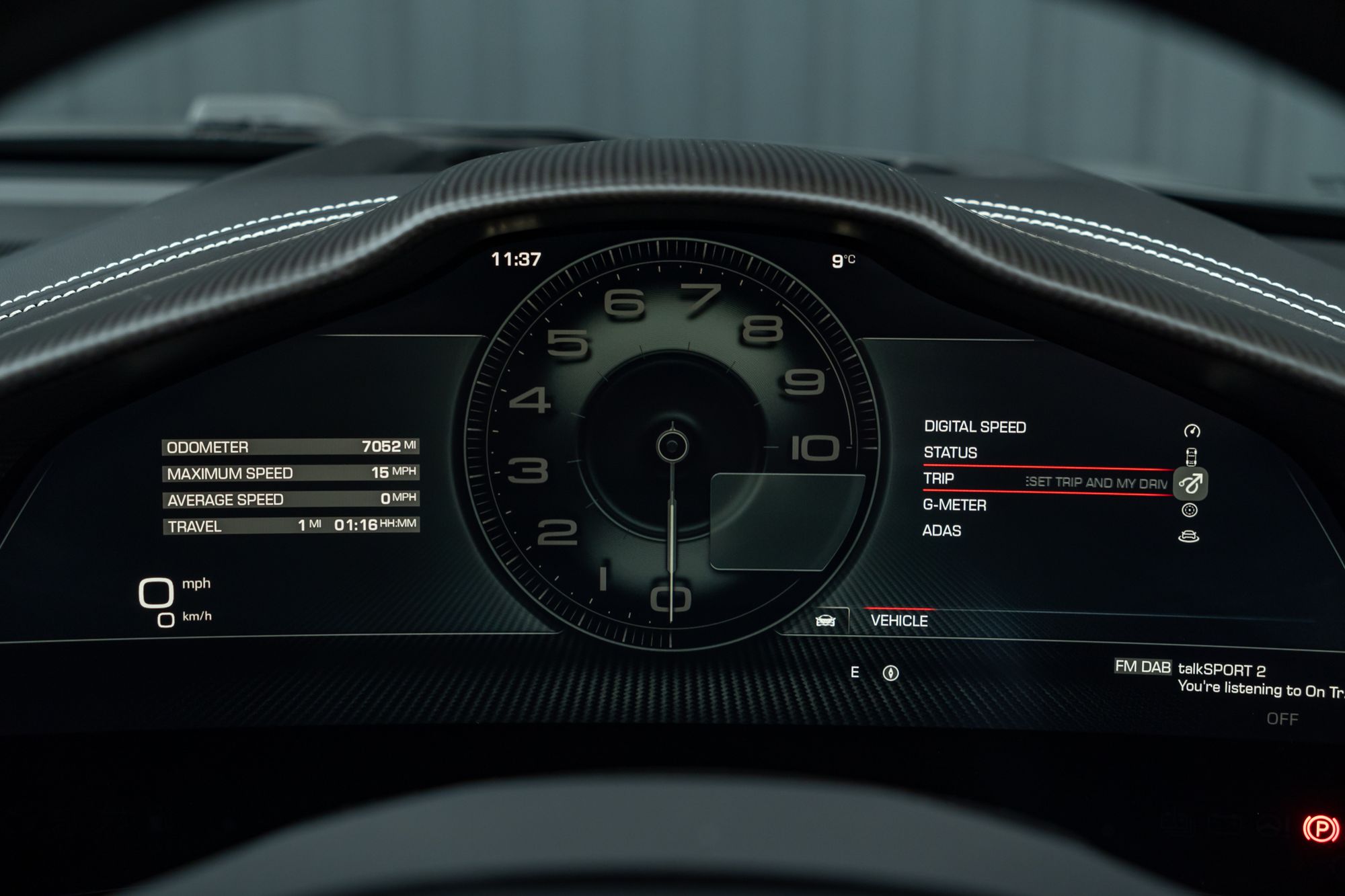This screenshot has width=1345, height=896.
Task: Open the G-METER menu entry
Action: (x=954, y=505)
